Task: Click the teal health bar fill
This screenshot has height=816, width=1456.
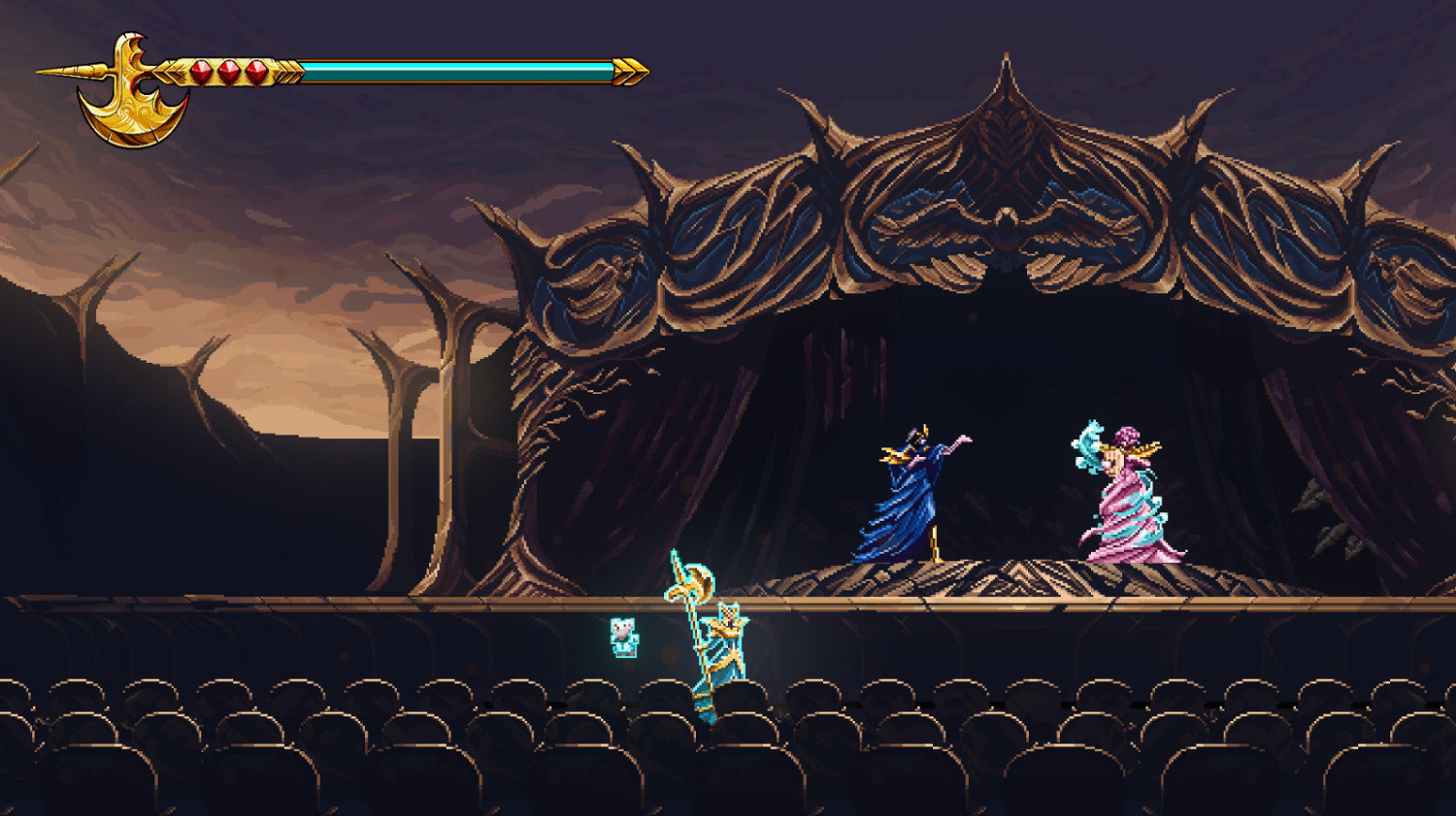Action: click(x=456, y=70)
